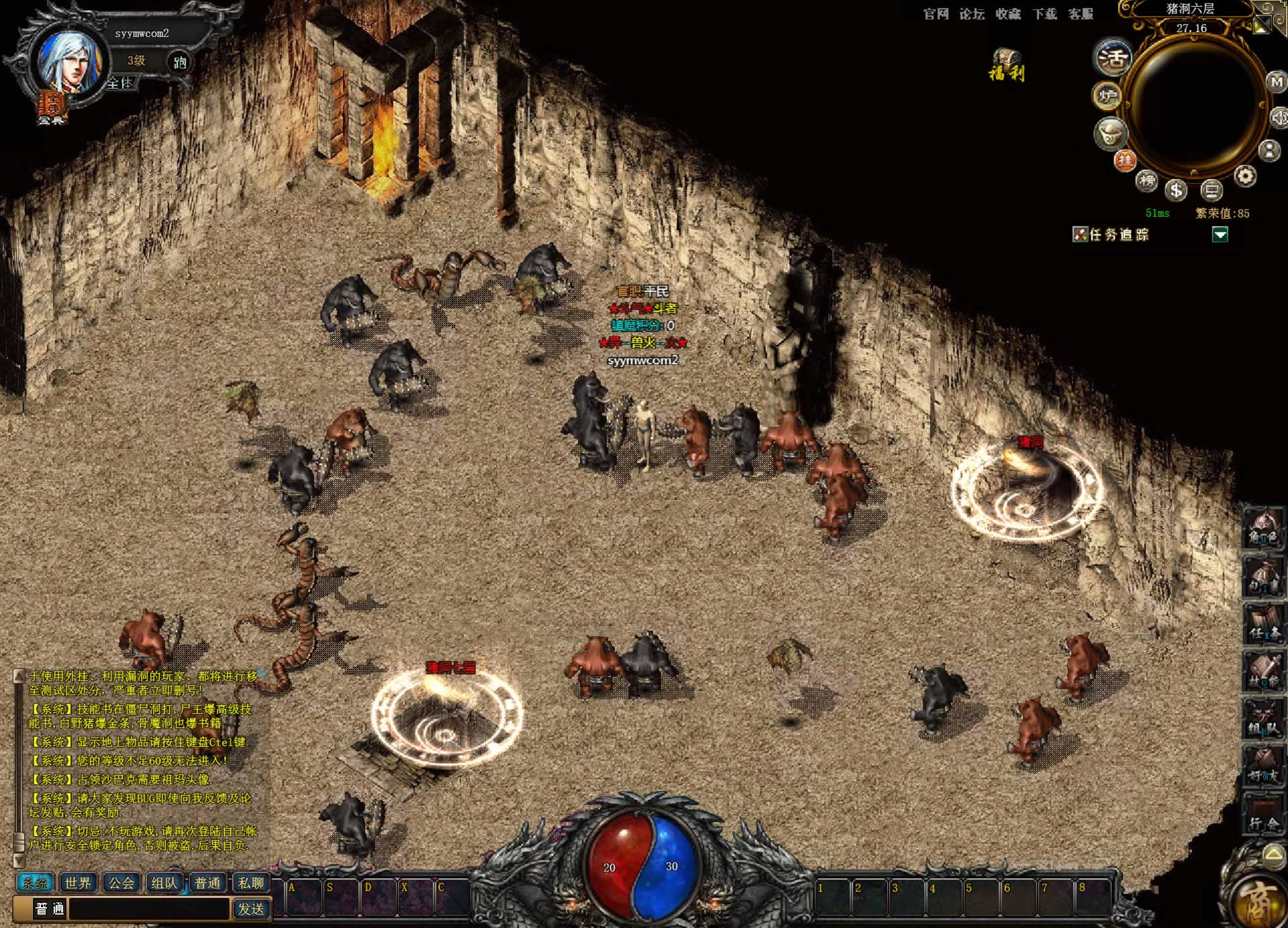The width and height of the screenshot is (1288, 928).
Task: Click the 发送 send chat button
Action: coord(251,909)
